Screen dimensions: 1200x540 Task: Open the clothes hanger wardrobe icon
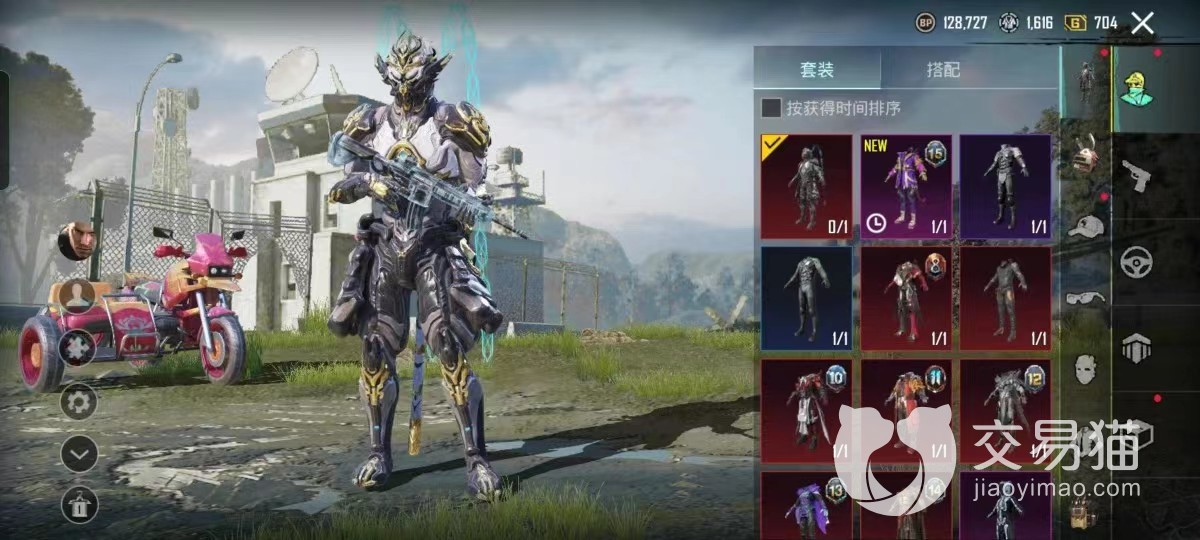click(x=79, y=504)
